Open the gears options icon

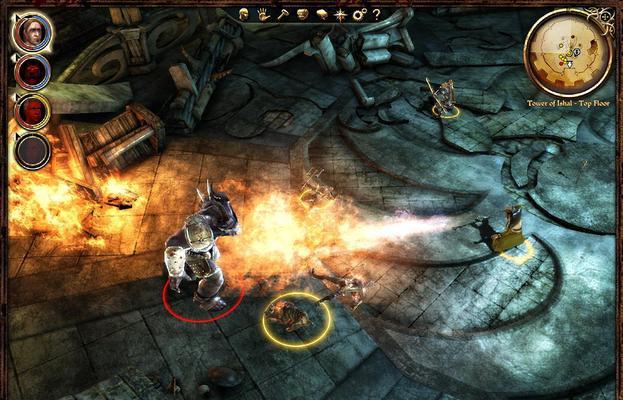(361, 14)
